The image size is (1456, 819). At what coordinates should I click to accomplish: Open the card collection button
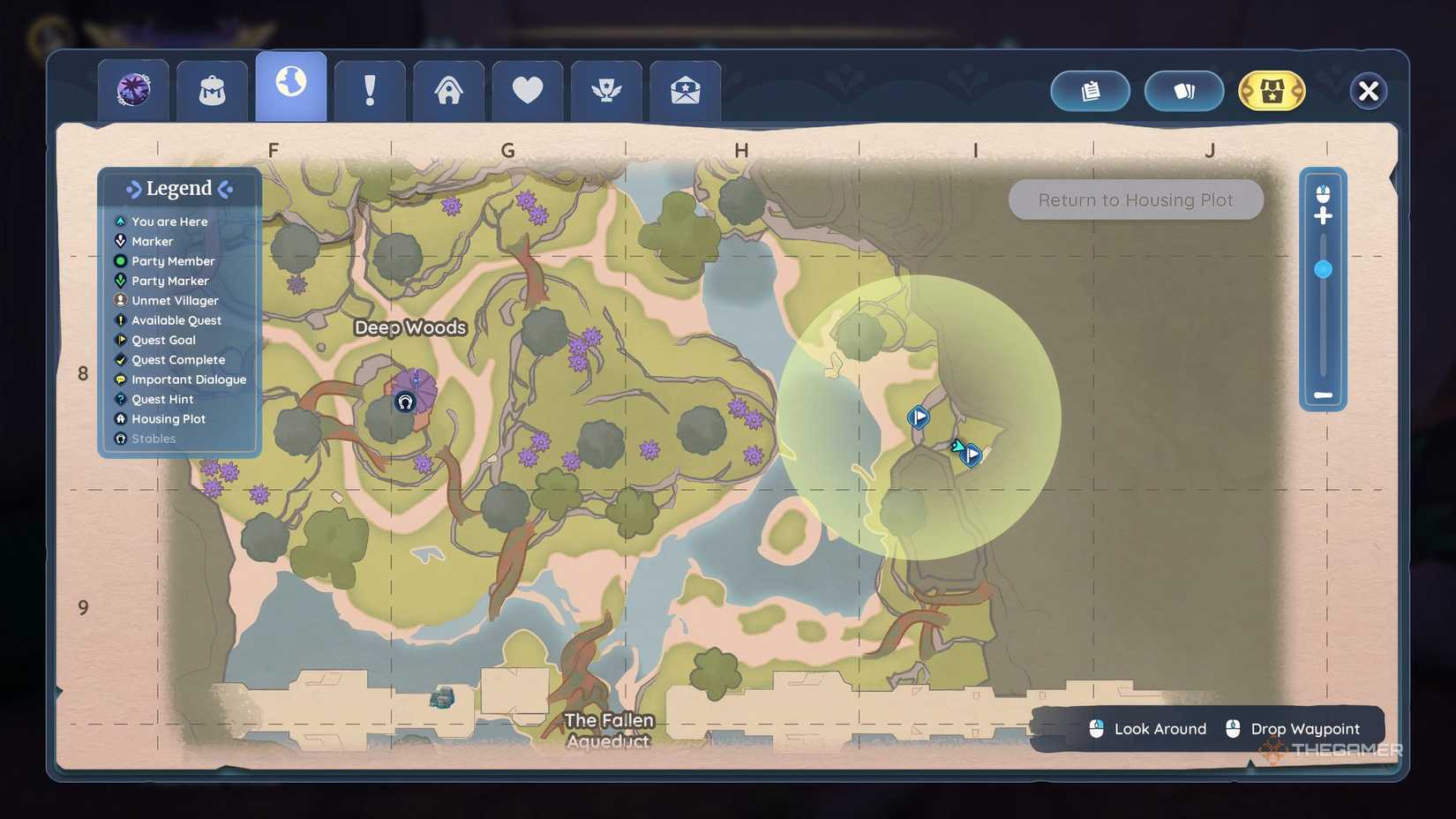click(1183, 91)
